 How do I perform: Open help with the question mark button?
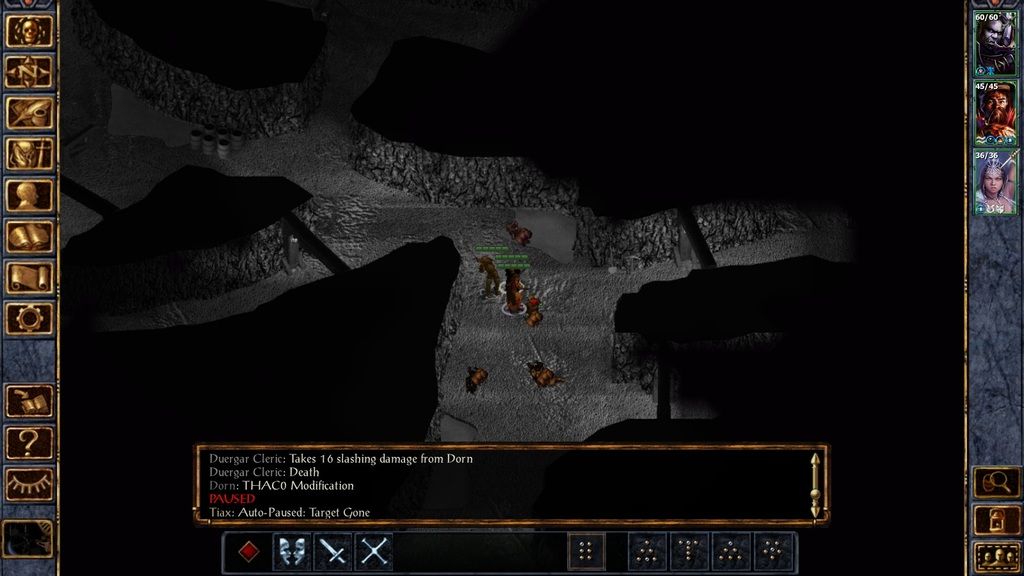(29, 442)
